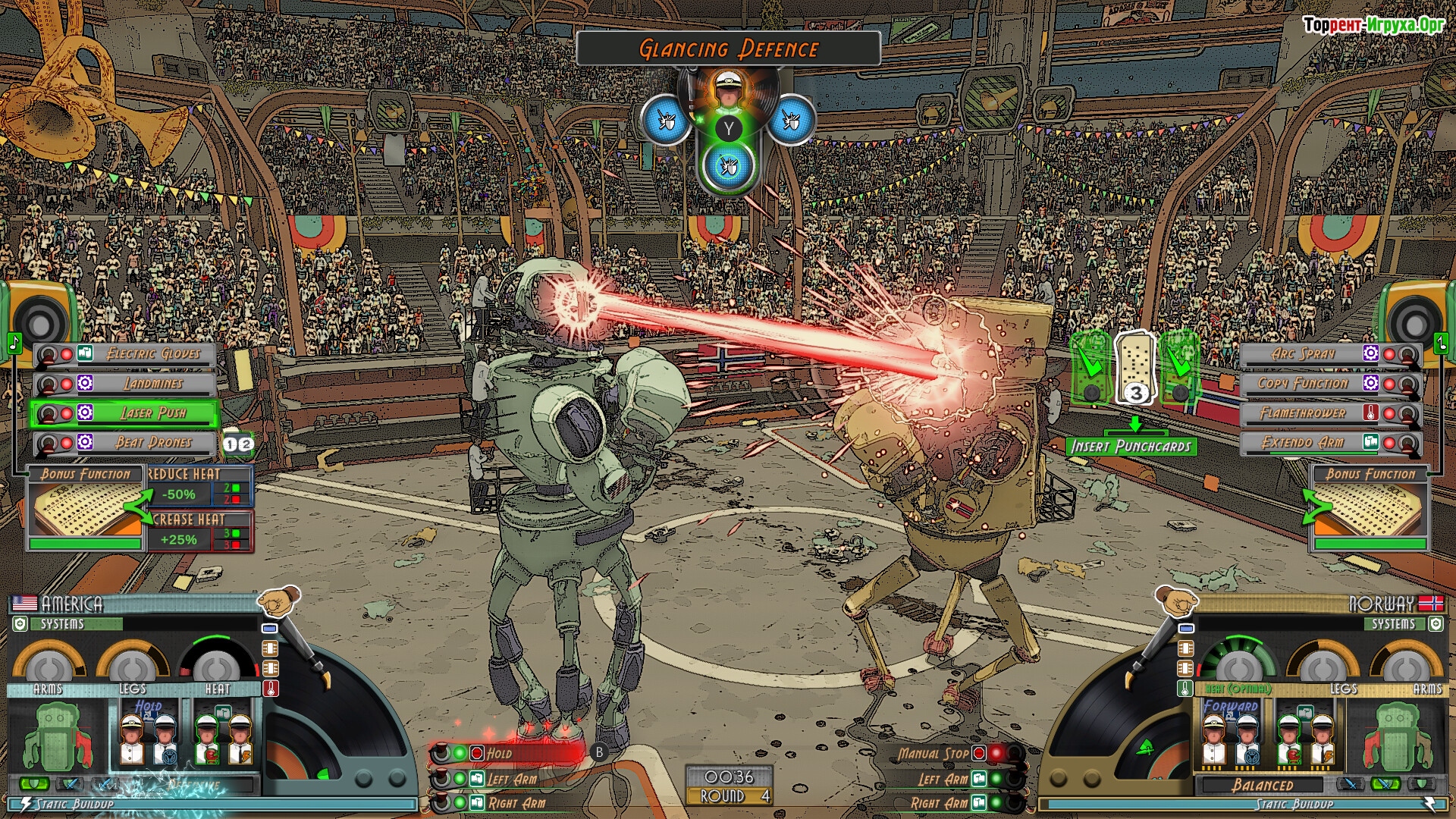Select Norway's Copy Function
The width and height of the screenshot is (1456, 819).
(x=1303, y=384)
